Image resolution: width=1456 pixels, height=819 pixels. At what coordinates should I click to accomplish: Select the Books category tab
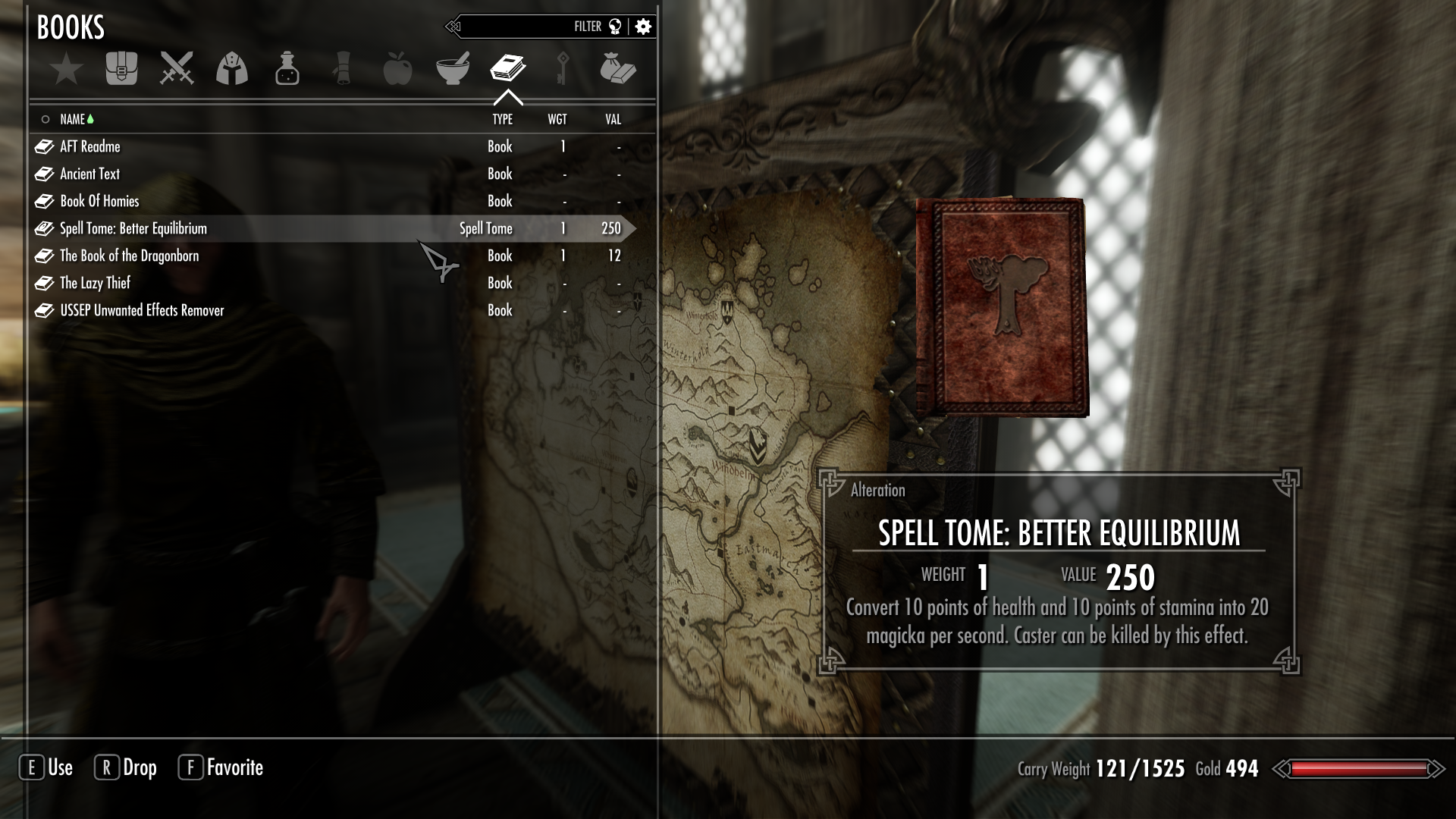coord(507,69)
